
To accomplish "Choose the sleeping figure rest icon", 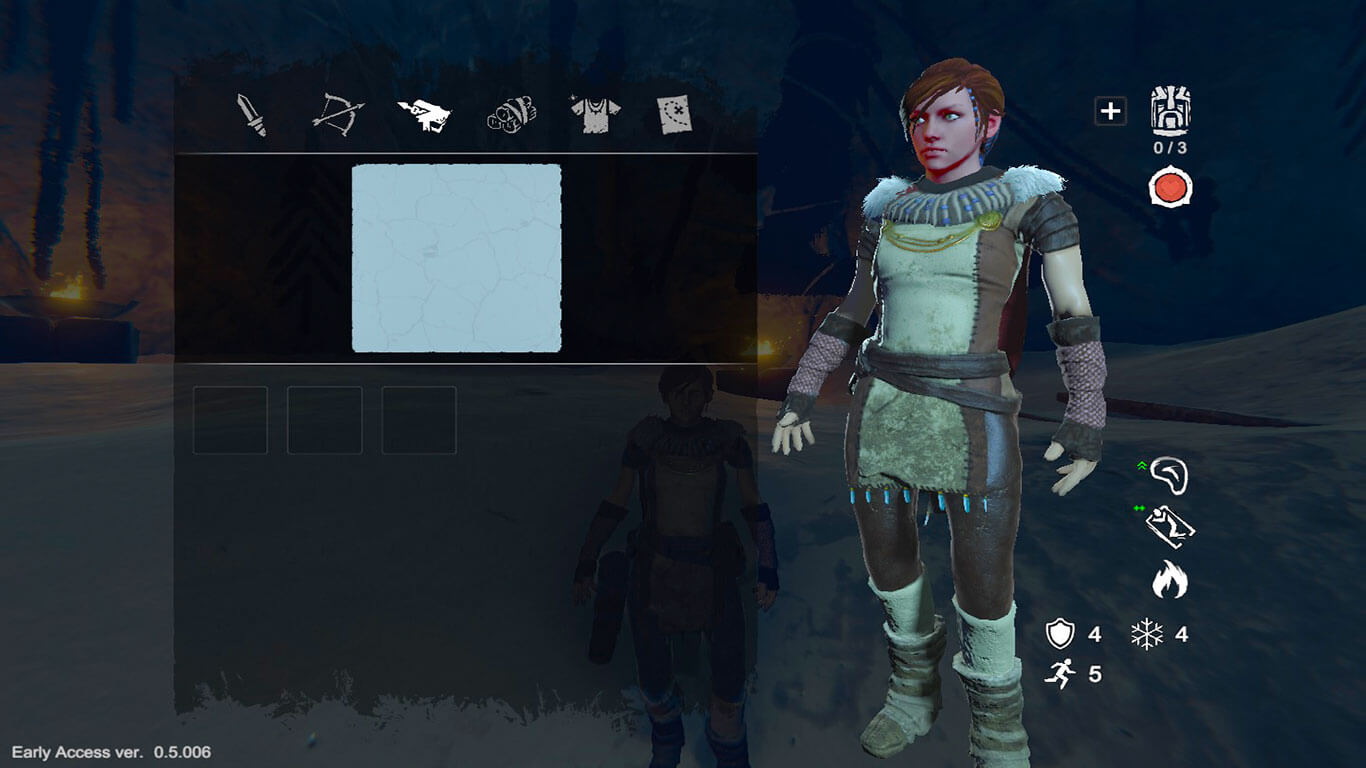I will coord(1170,527).
